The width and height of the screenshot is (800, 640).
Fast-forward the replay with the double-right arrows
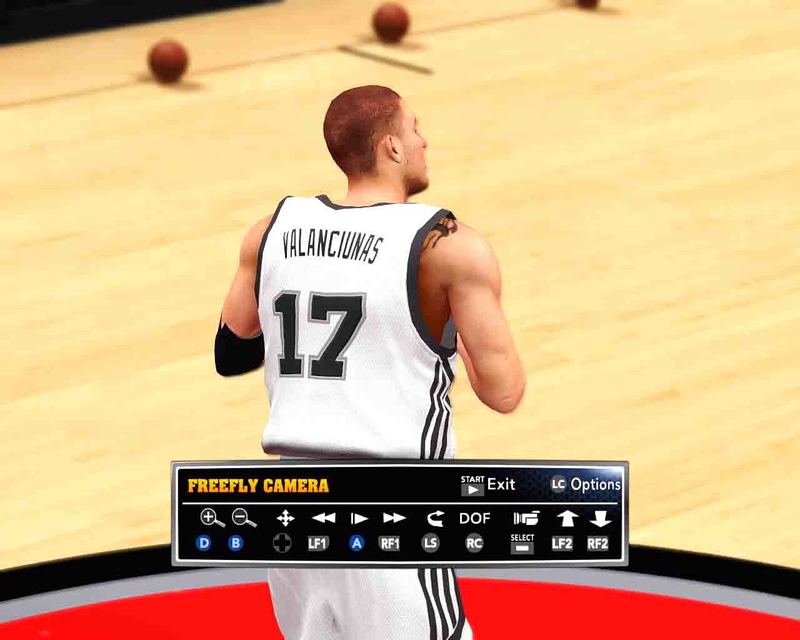(394, 518)
